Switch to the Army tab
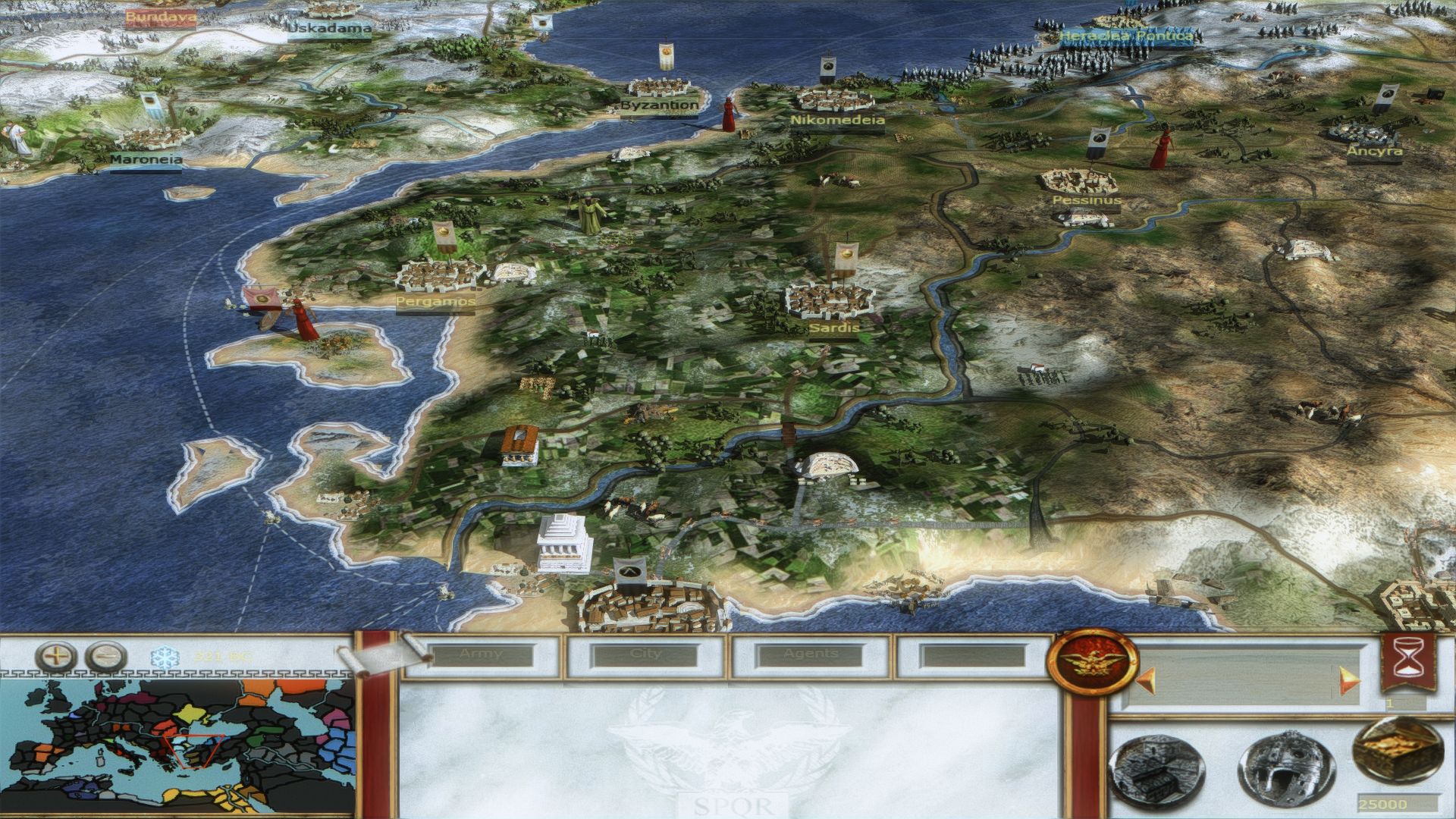This screenshot has width=1456, height=819. 481,654
